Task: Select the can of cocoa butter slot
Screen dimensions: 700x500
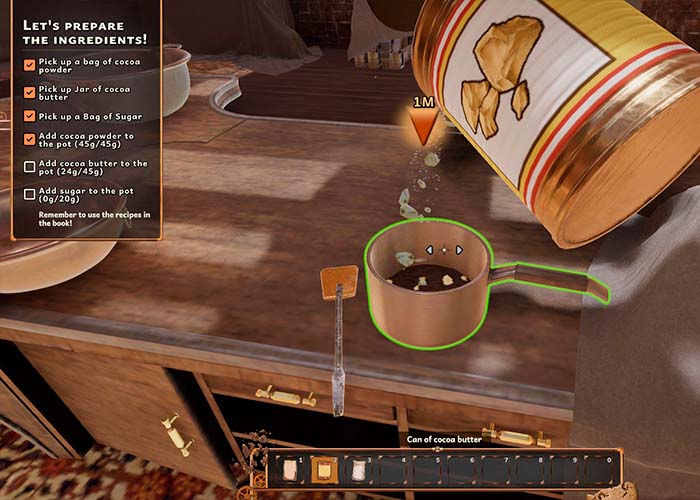Action: pos(323,468)
